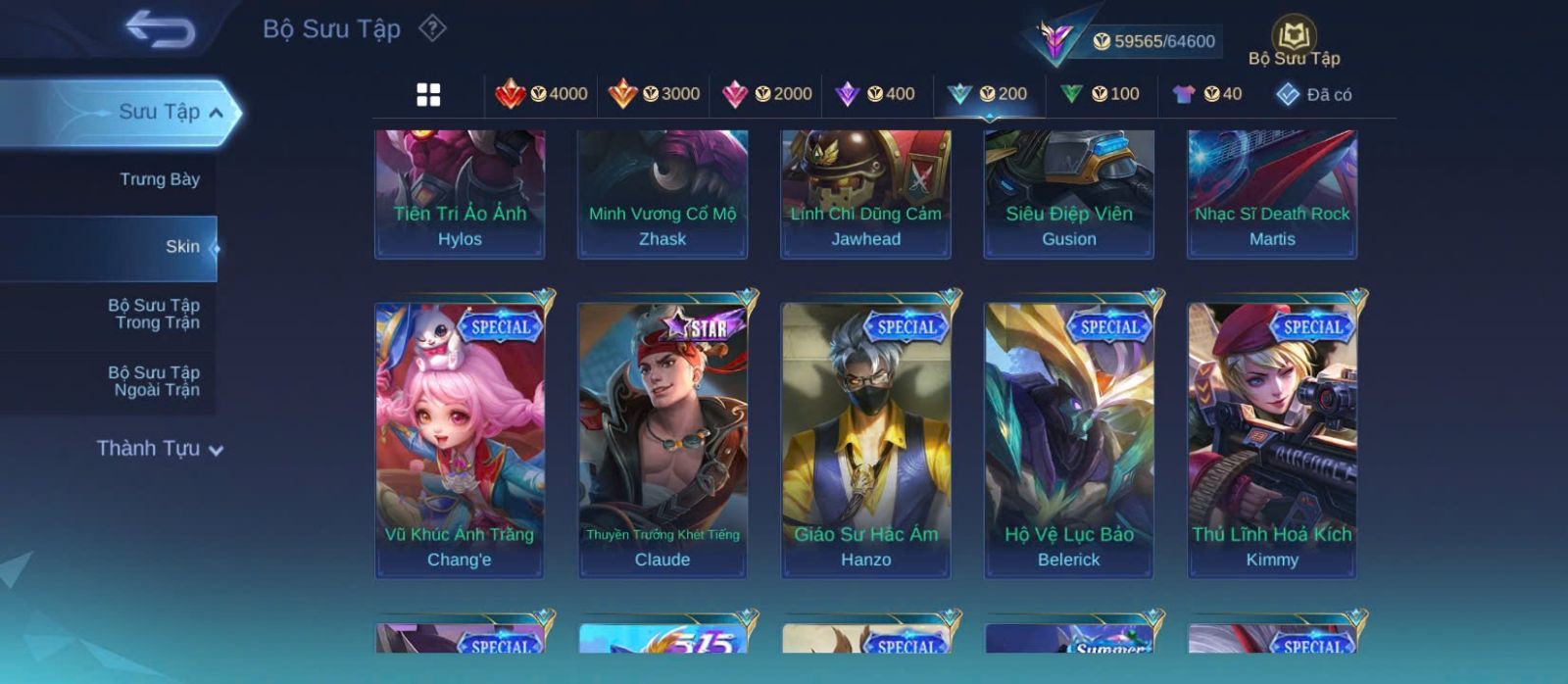Switch to the 3000 point tier tab
Viewport: 1568px width, 684px height.
[654, 94]
